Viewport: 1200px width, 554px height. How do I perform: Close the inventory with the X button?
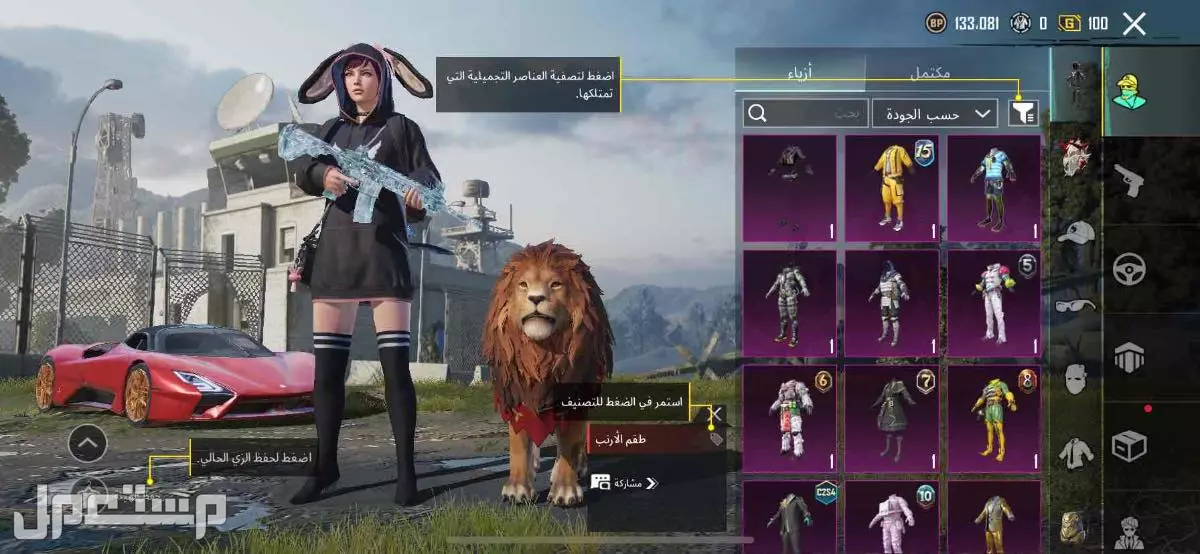(1134, 24)
